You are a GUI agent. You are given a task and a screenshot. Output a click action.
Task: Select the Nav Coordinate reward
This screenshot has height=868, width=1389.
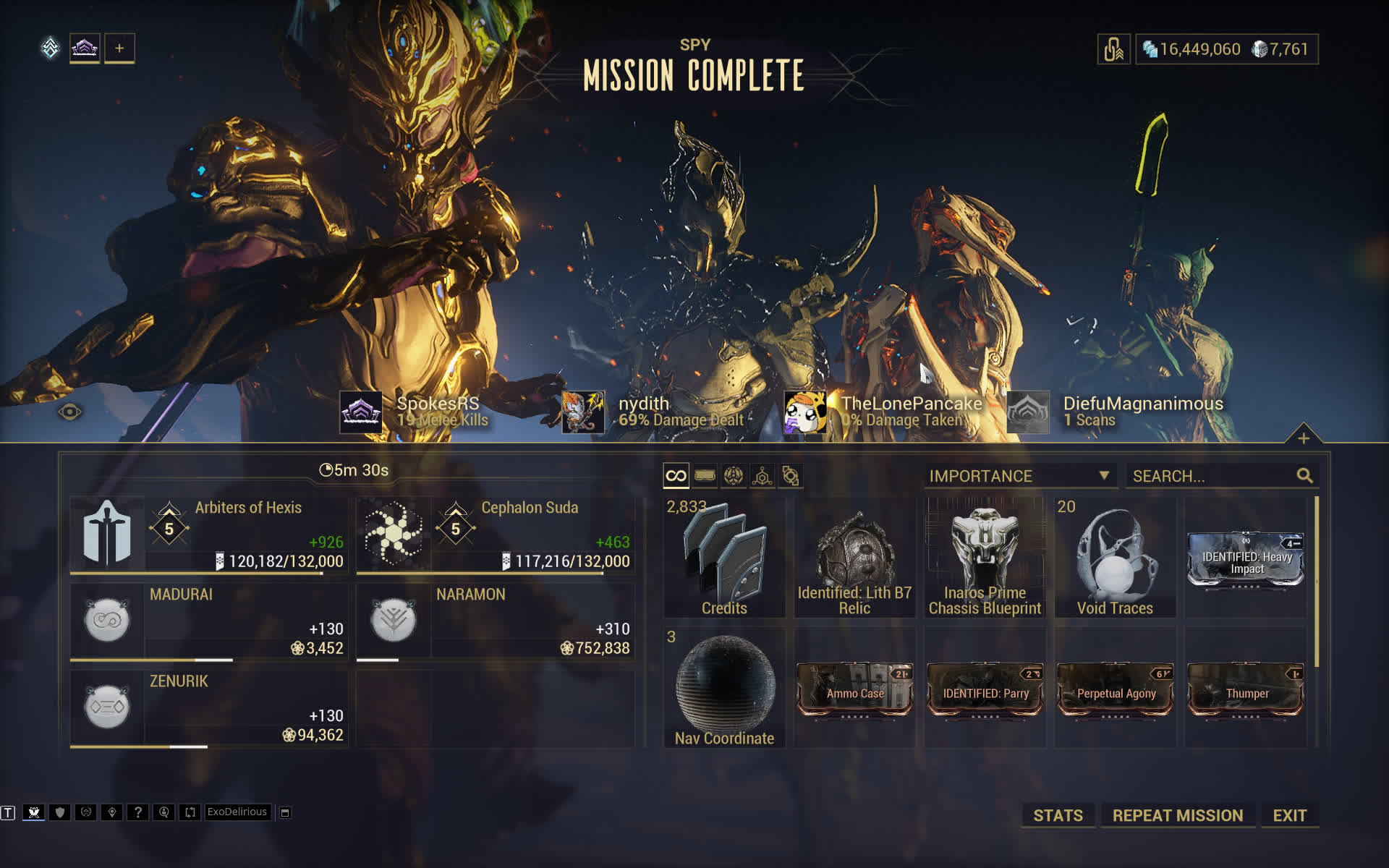pyautogui.click(x=724, y=687)
